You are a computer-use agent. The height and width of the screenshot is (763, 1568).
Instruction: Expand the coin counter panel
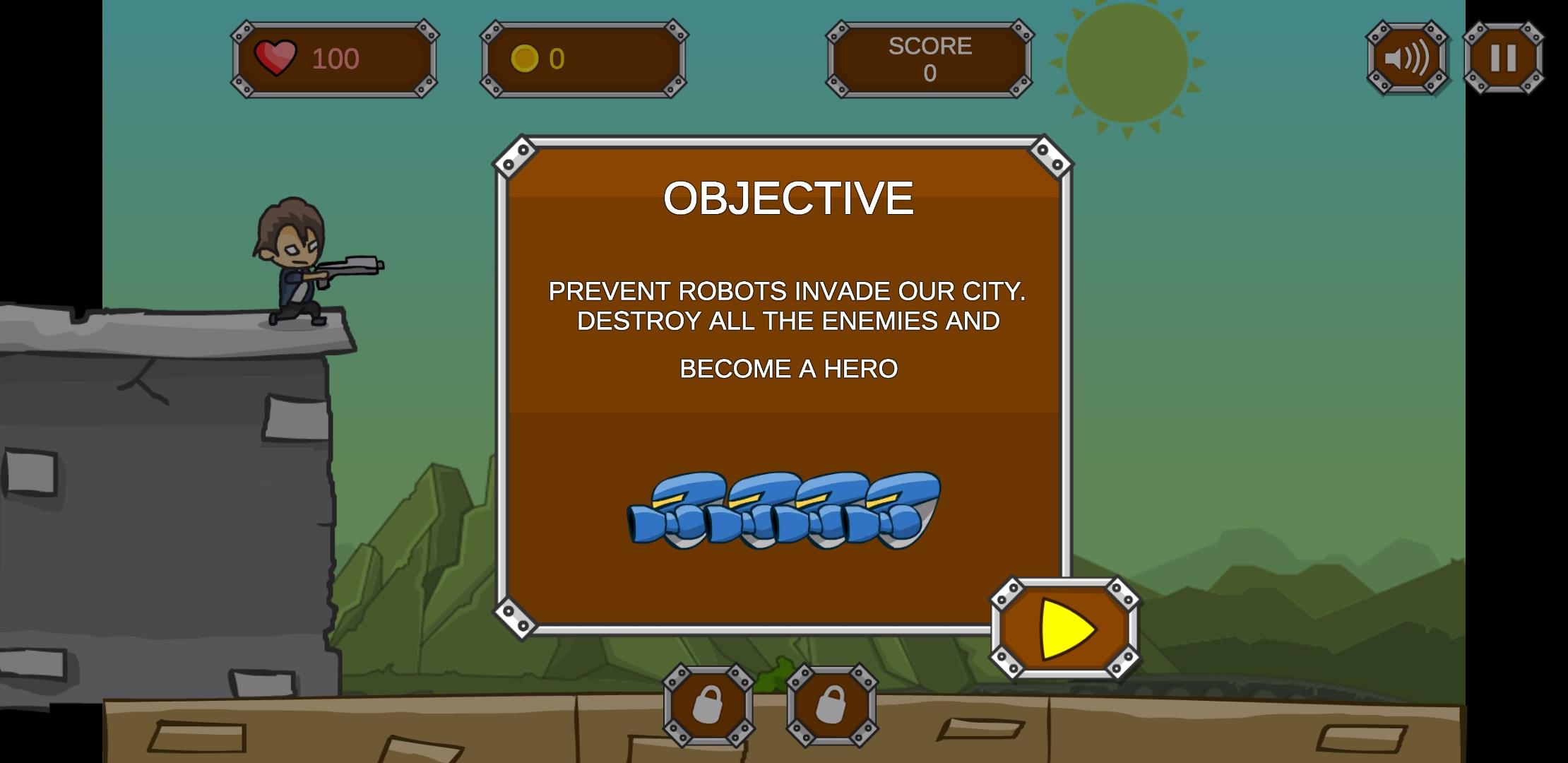[583, 57]
